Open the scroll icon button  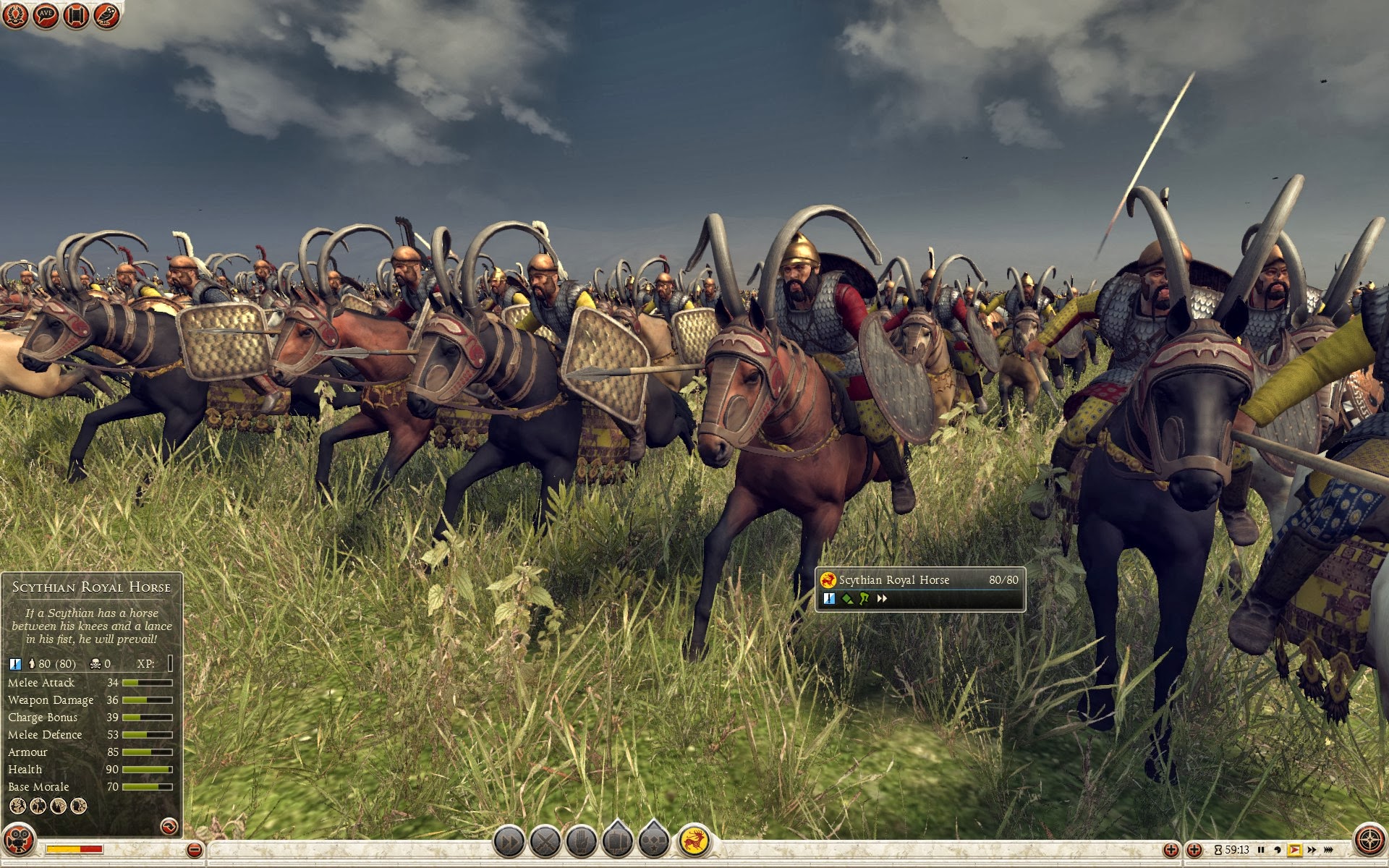[76, 15]
